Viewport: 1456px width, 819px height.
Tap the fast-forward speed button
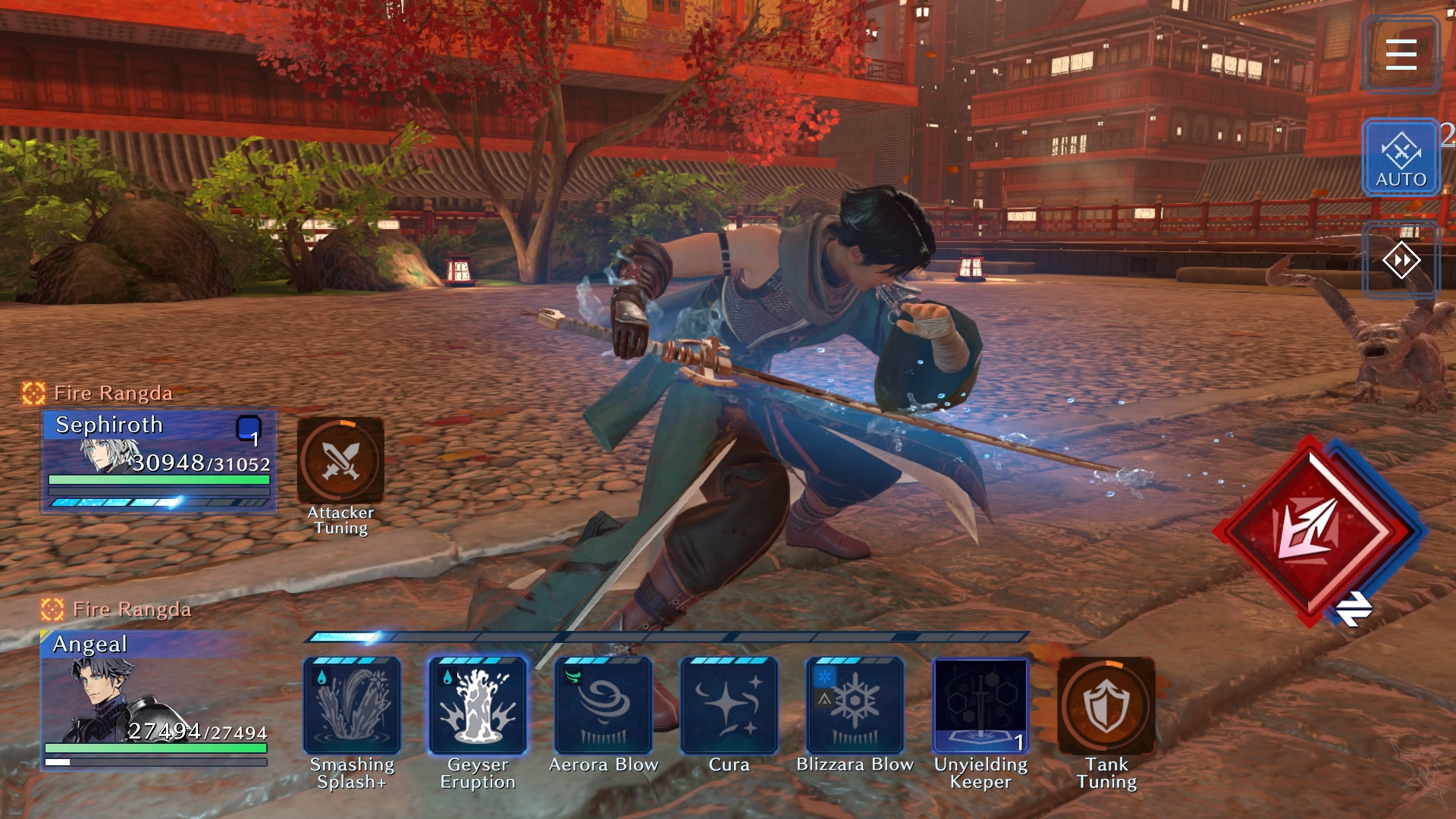click(x=1400, y=261)
